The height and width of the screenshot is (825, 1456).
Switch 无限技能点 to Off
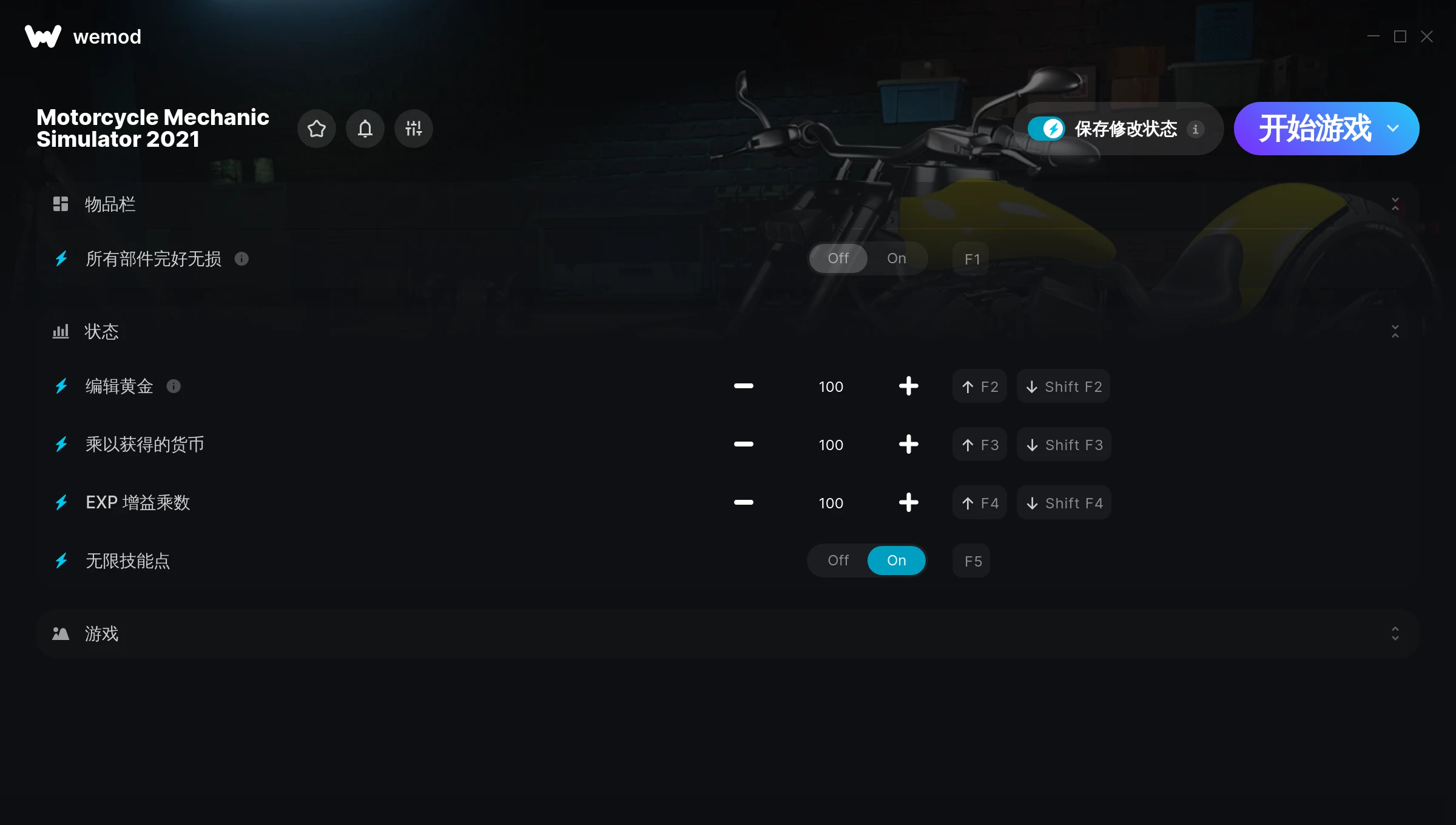click(838, 561)
